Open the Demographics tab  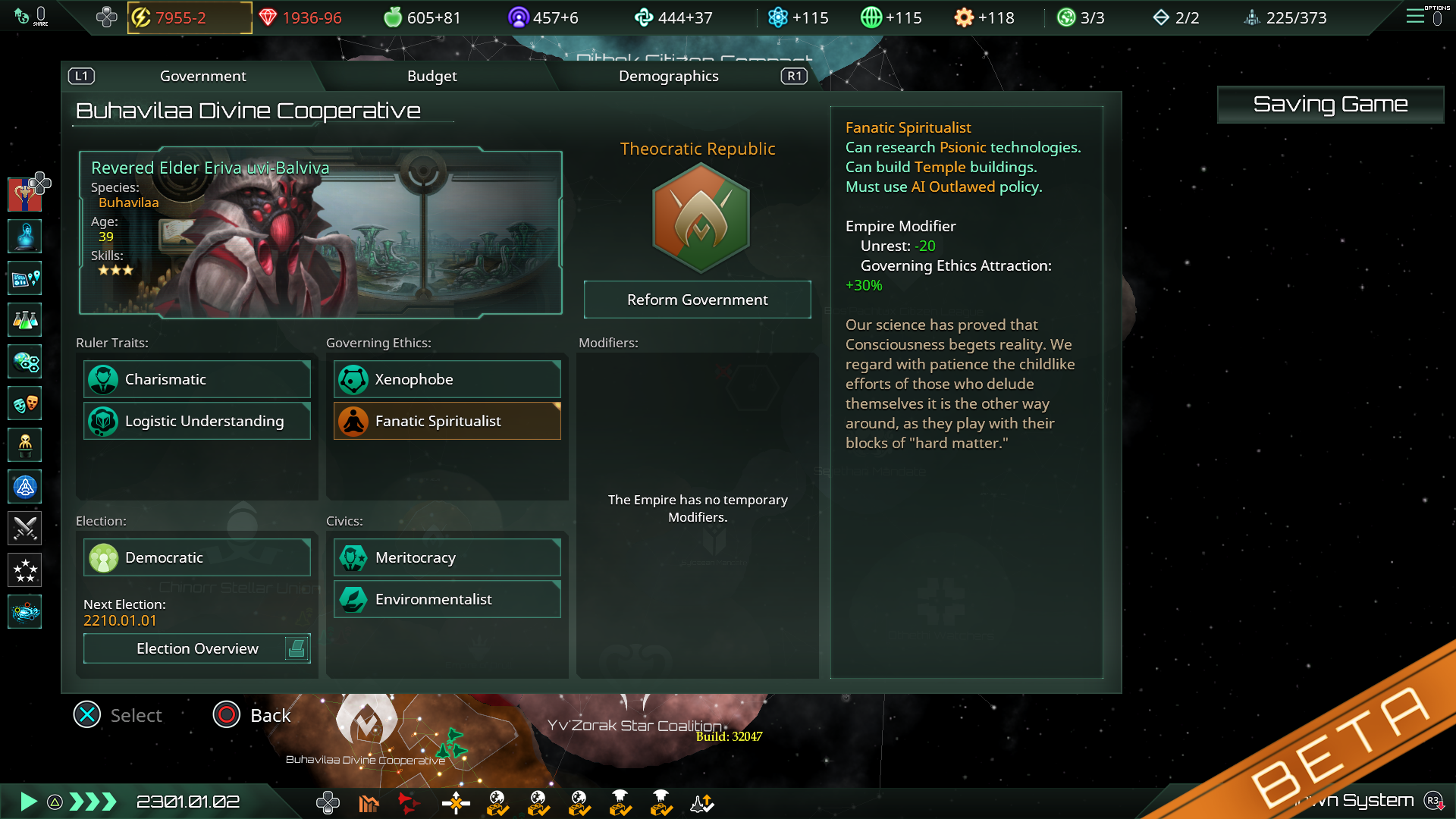tap(669, 76)
